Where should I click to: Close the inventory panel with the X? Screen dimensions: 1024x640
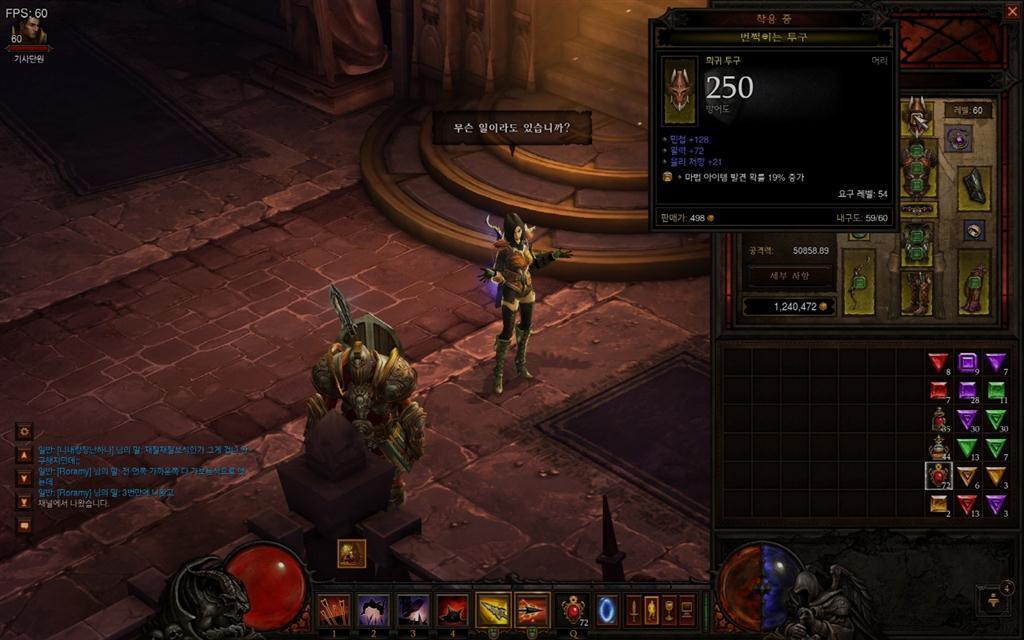[1012, 12]
